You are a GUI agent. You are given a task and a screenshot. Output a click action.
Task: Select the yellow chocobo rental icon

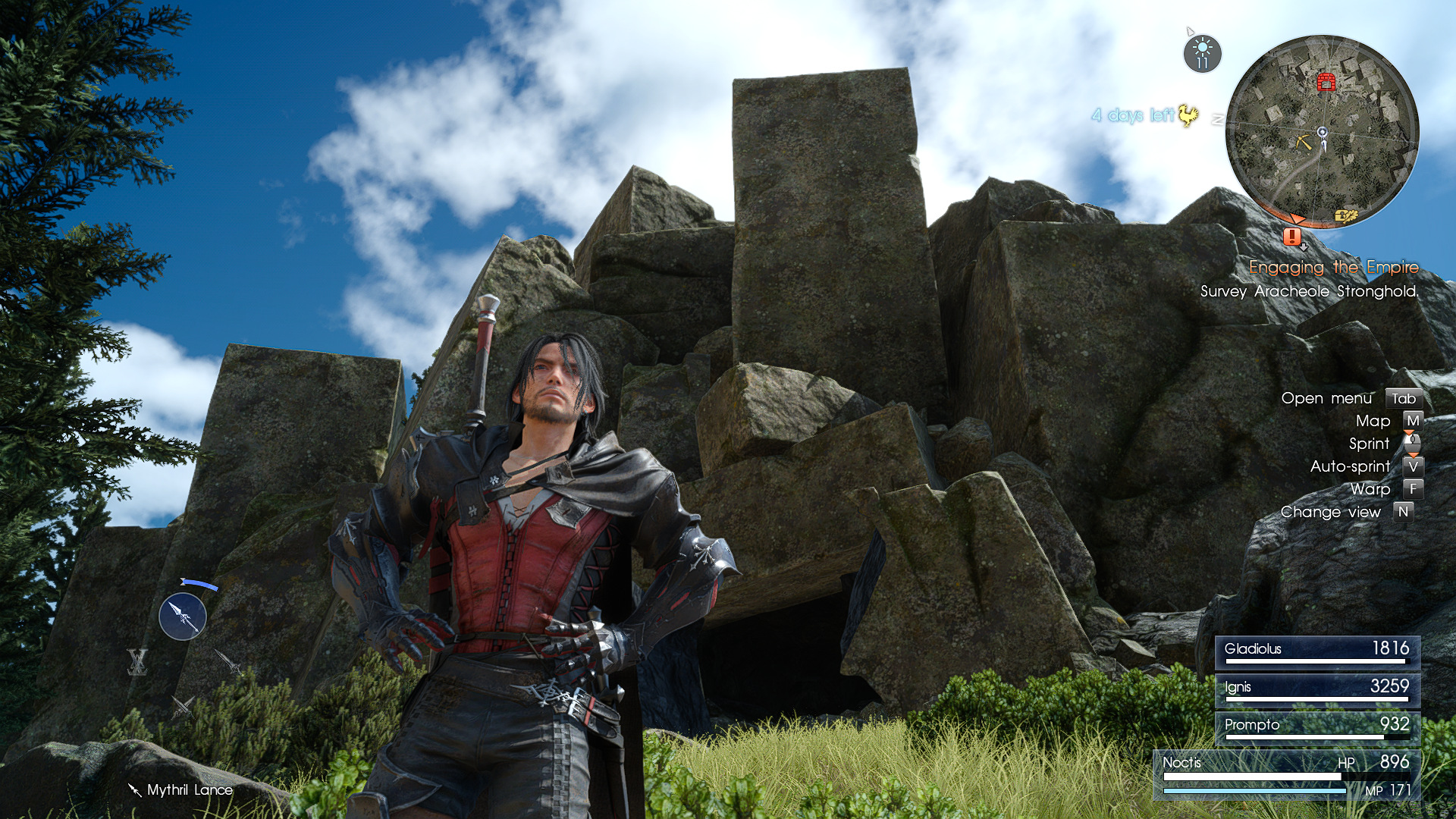coord(1188,115)
